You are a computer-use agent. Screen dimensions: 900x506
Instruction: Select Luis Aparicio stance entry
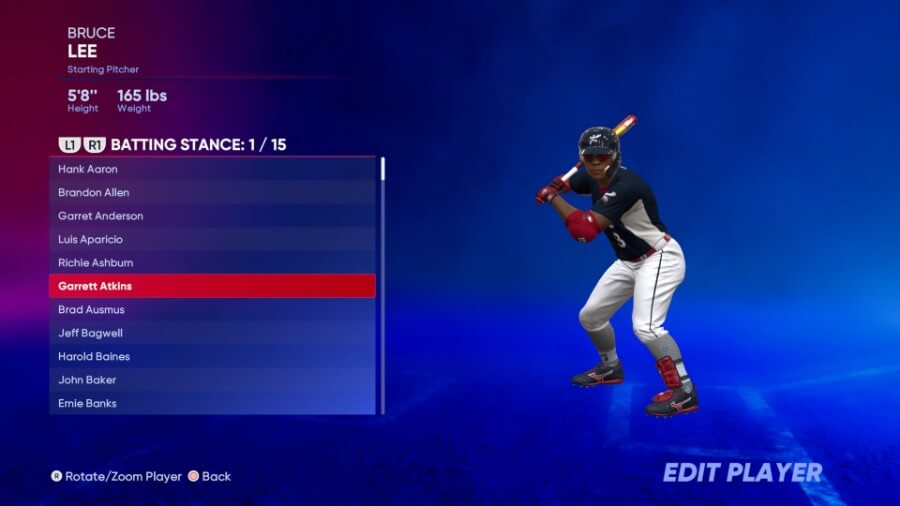[212, 239]
